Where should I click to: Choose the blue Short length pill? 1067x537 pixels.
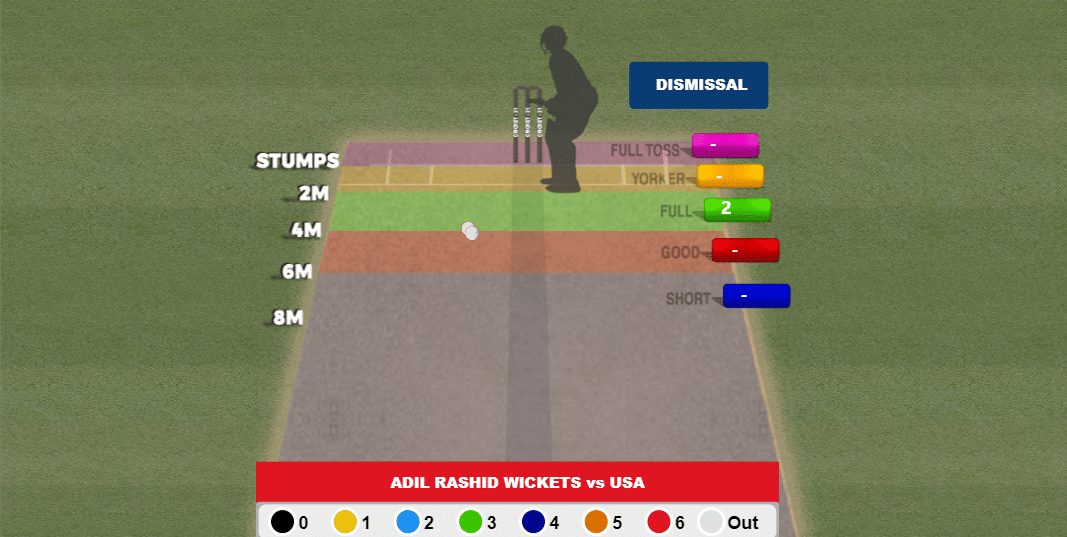tap(756, 296)
